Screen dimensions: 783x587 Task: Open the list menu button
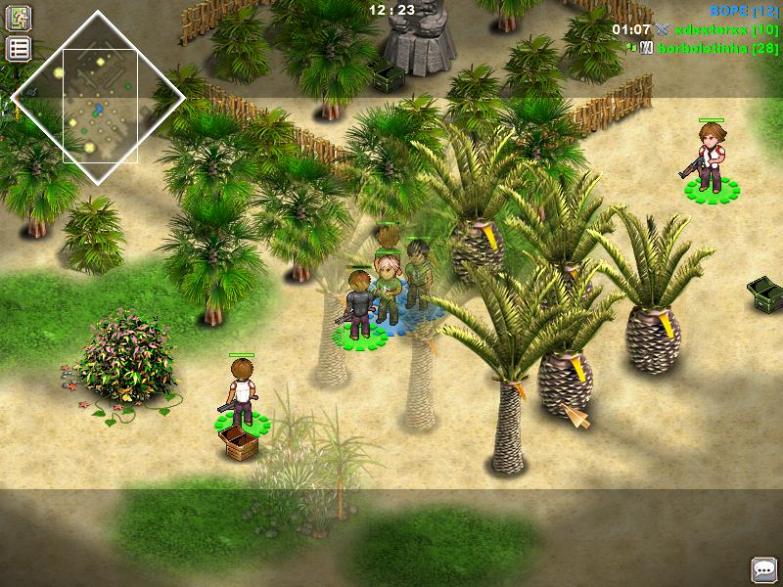tap(19, 48)
